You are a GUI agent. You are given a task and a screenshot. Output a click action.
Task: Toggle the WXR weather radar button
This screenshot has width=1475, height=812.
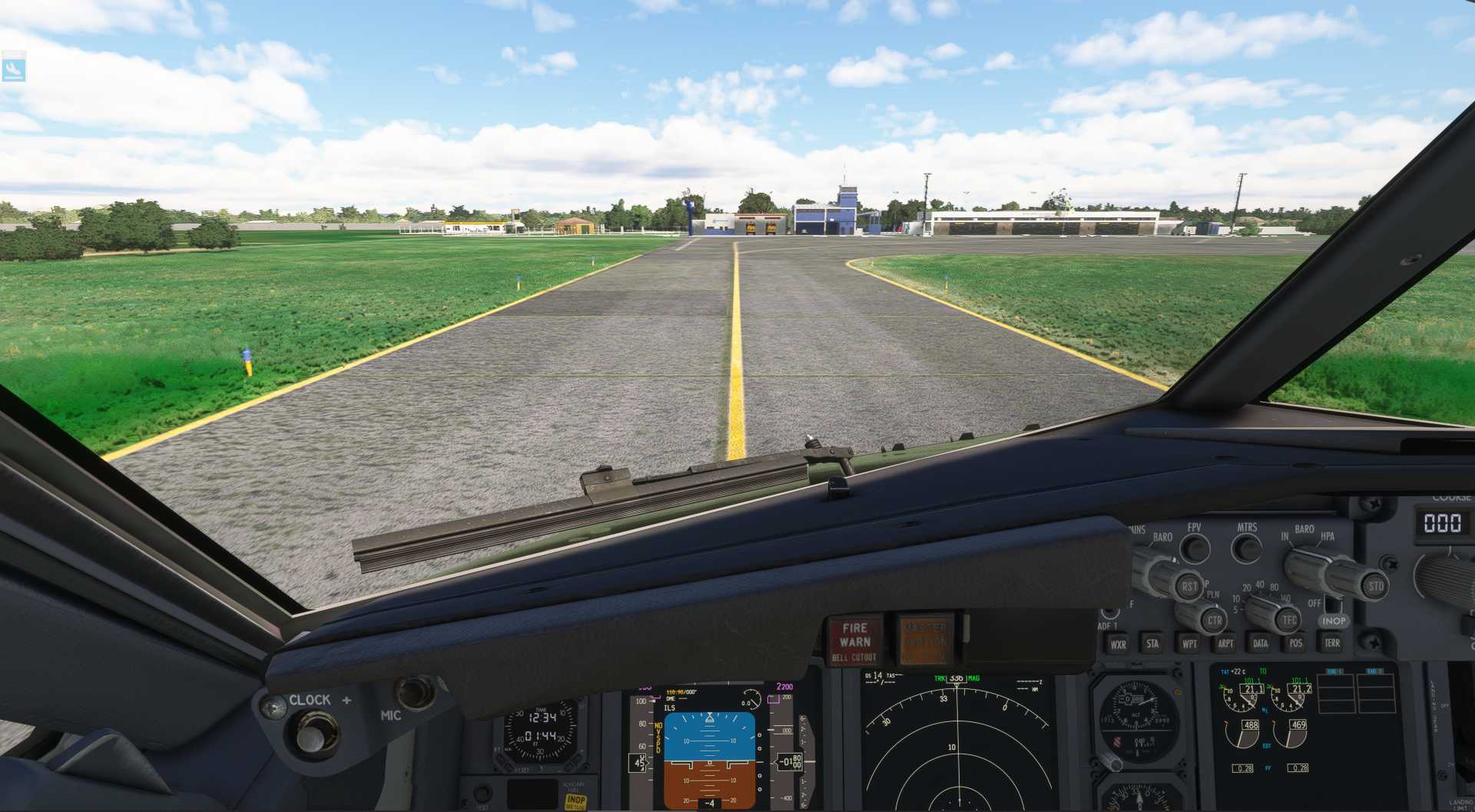click(x=1118, y=645)
